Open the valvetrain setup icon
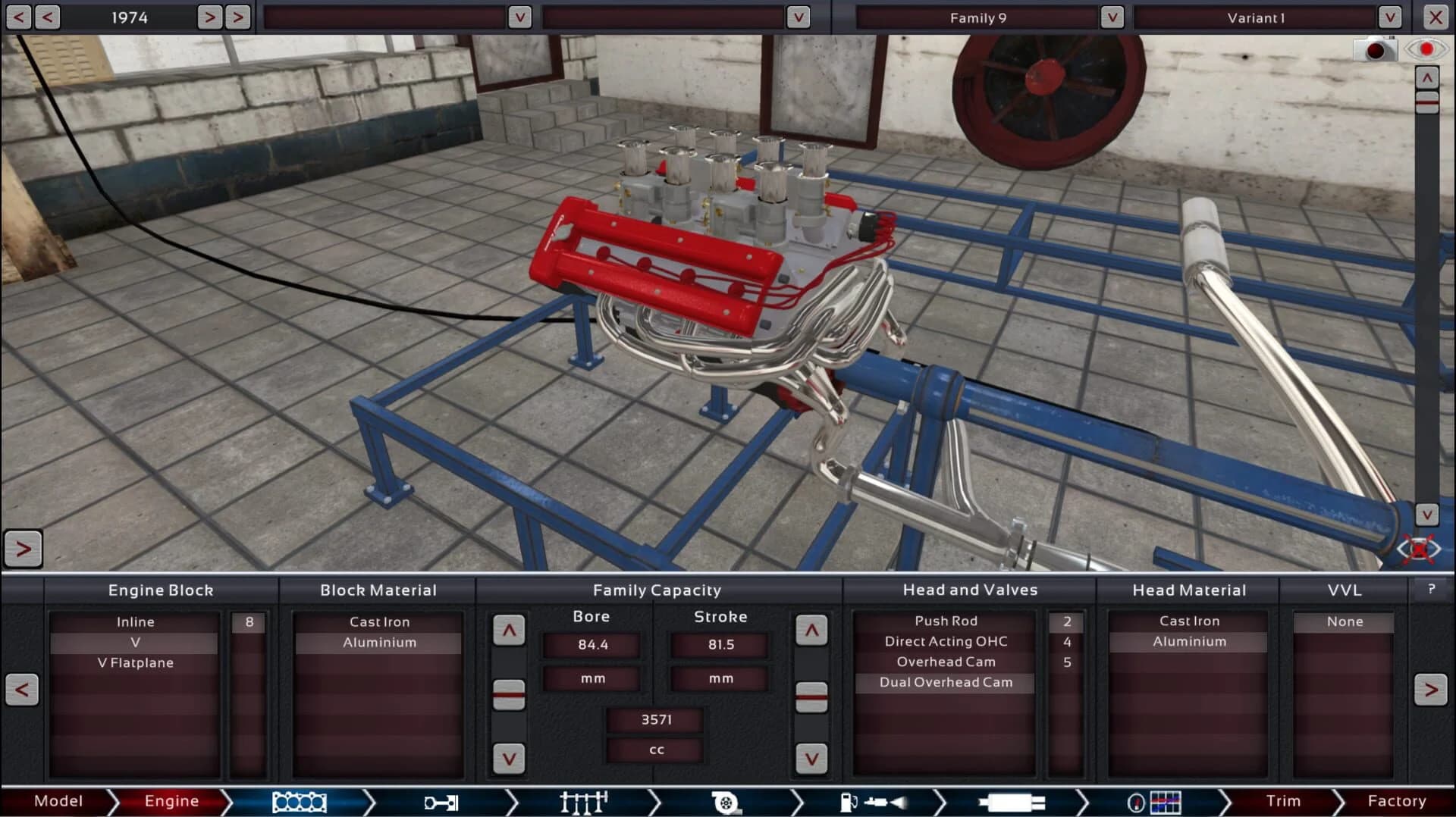 click(582, 801)
